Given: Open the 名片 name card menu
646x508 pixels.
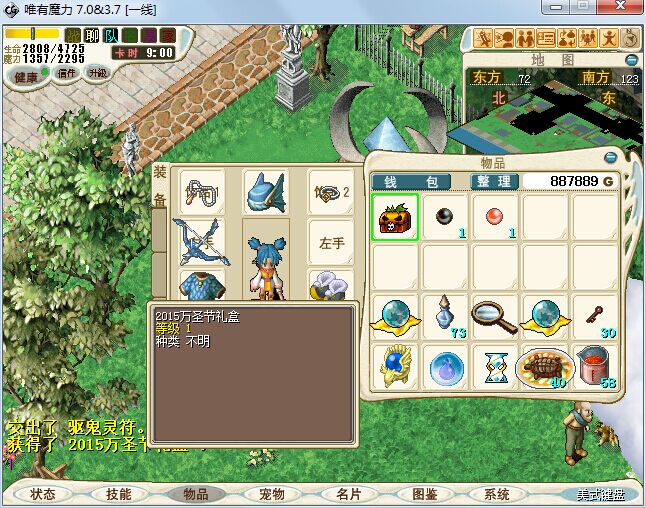Looking at the screenshot, I should point(347,494).
